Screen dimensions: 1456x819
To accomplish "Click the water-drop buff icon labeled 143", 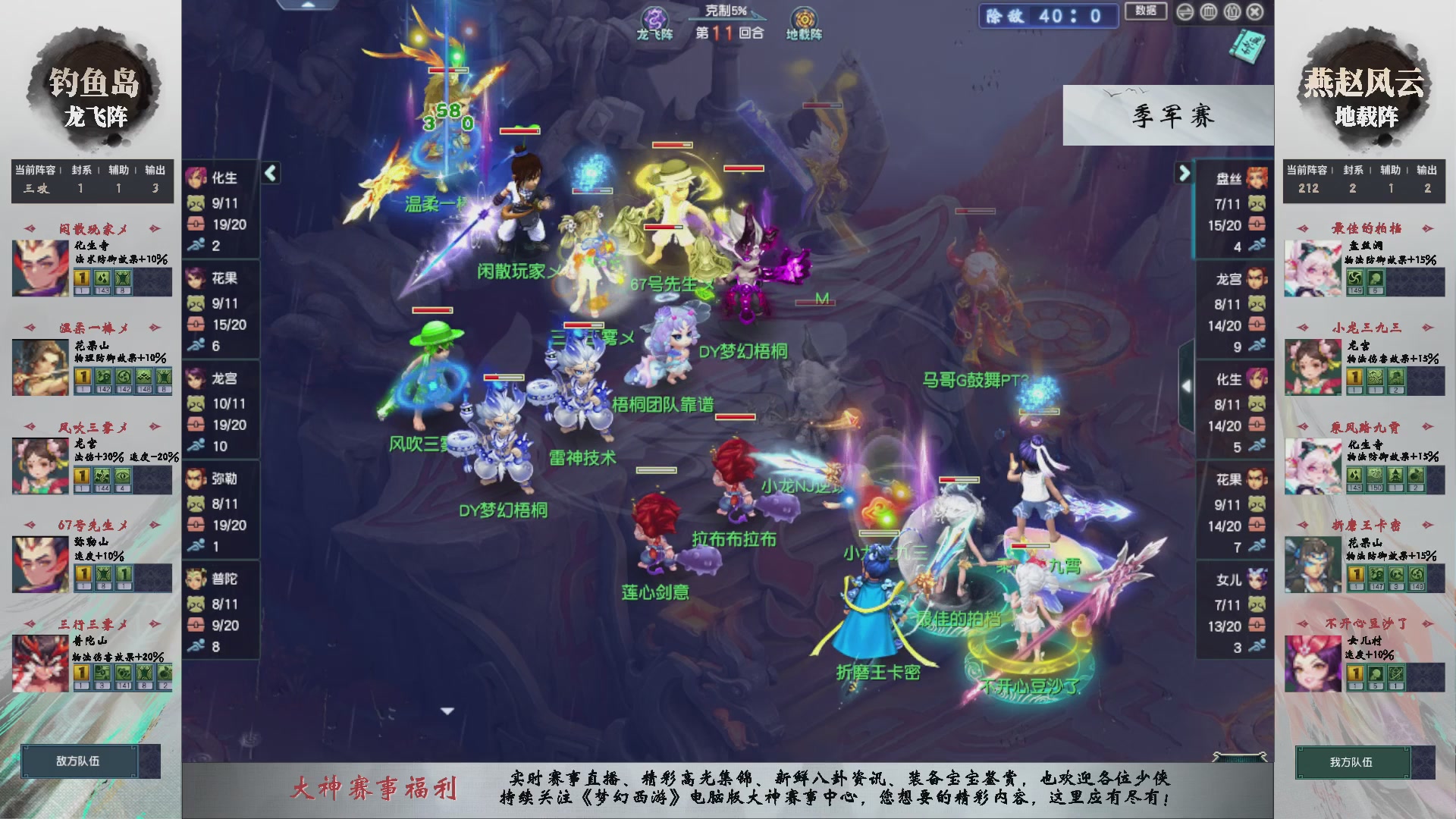I will 103,278.
